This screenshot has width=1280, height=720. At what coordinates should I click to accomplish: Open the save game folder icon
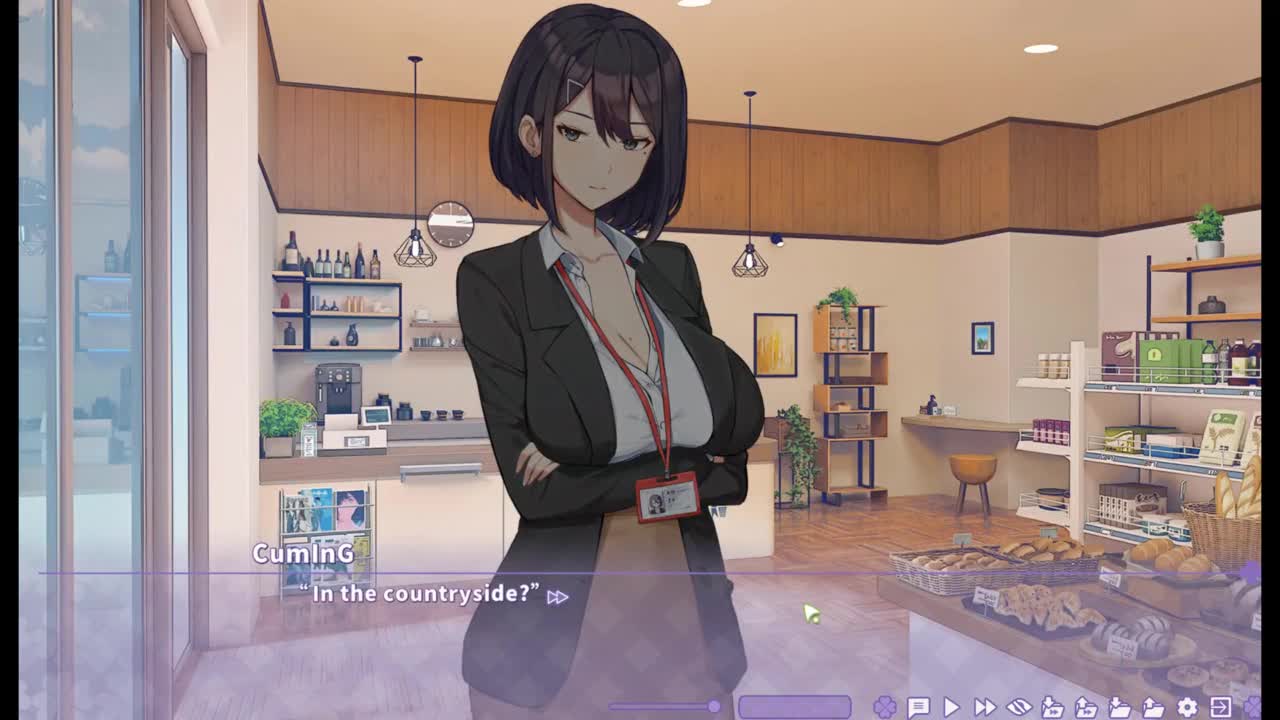(x=1120, y=708)
